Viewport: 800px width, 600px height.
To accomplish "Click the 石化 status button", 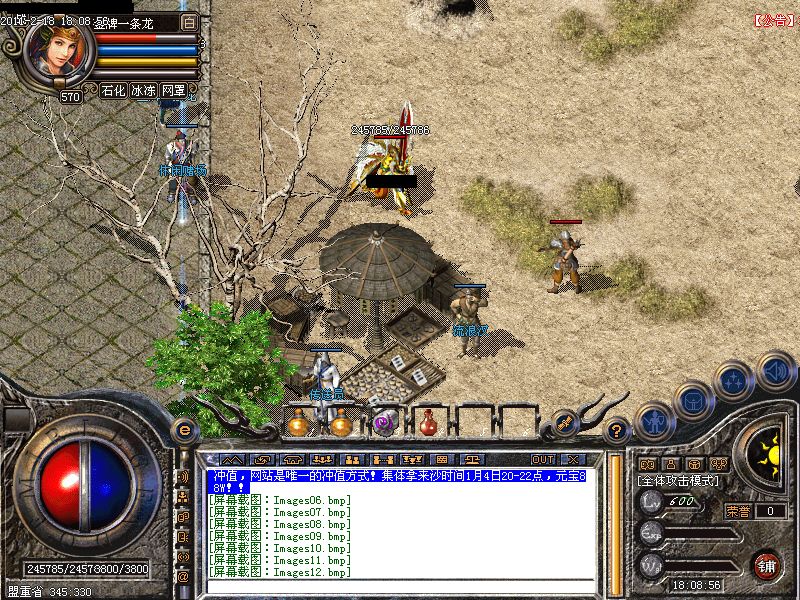I will [113, 90].
